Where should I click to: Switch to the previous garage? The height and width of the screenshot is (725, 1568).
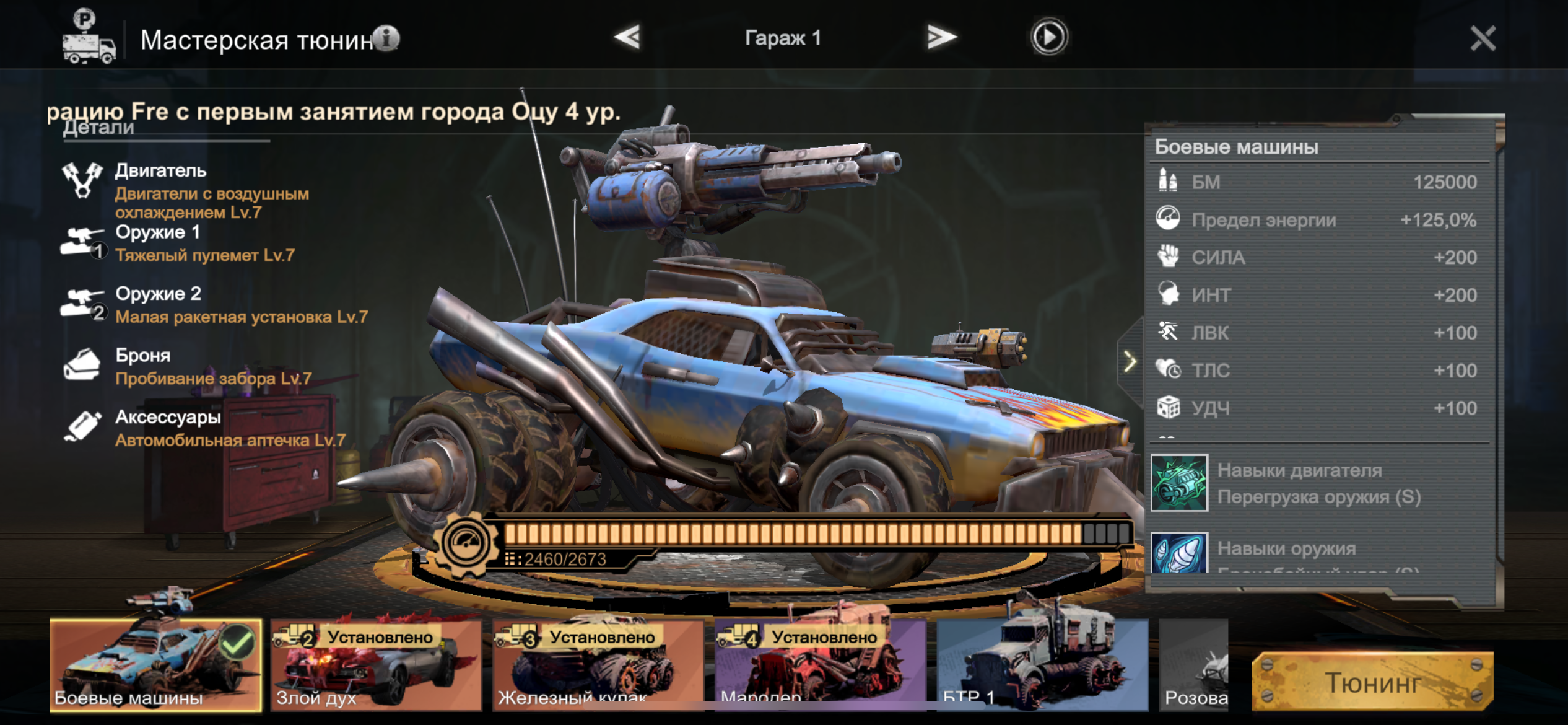(627, 37)
